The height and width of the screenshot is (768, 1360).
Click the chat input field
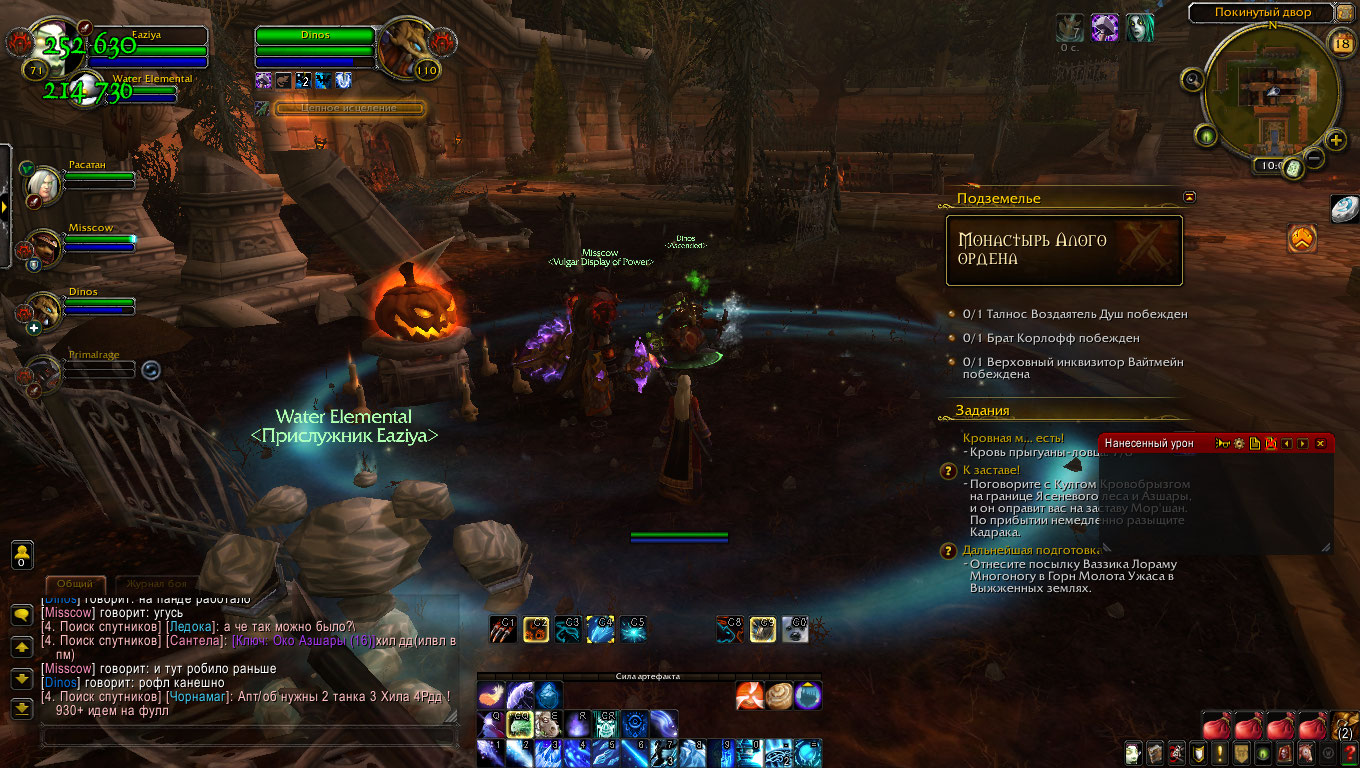[248, 737]
